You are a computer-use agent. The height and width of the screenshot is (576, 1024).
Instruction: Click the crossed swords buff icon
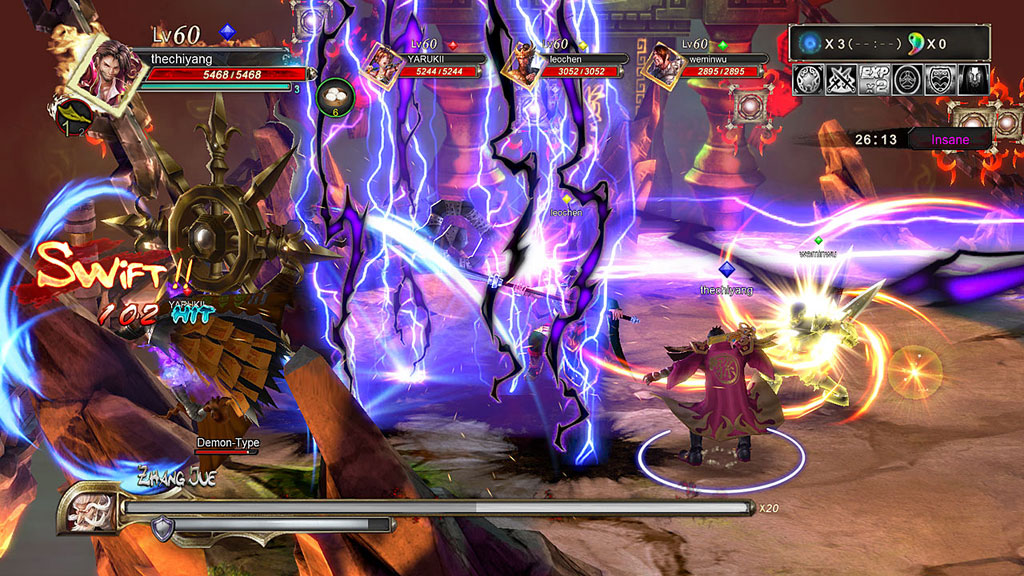tap(842, 80)
